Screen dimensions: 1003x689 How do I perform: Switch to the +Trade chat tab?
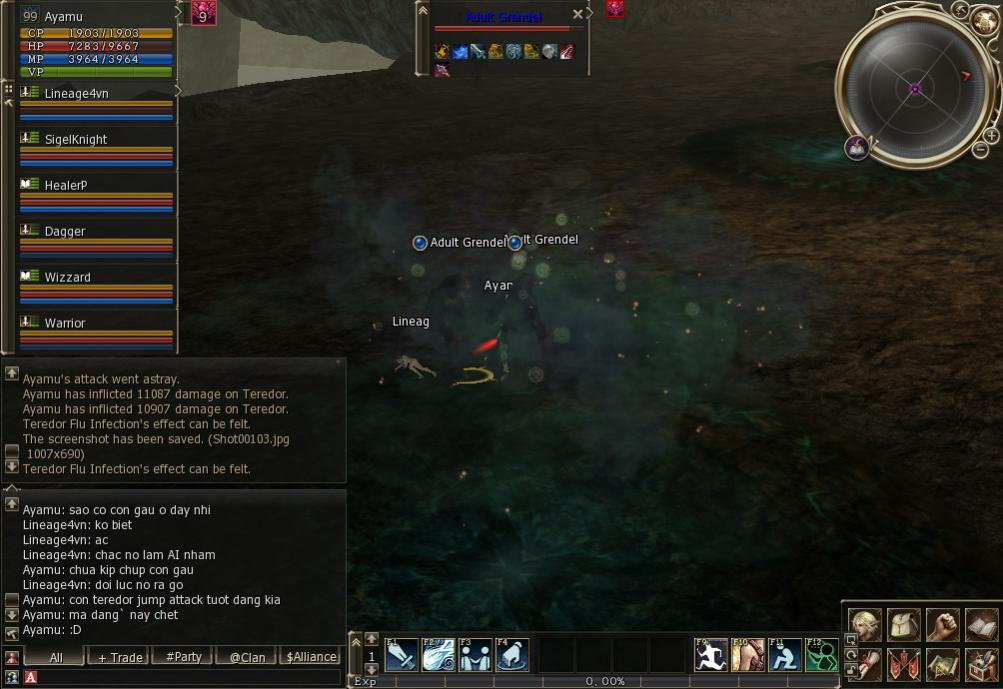pyautogui.click(x=117, y=657)
